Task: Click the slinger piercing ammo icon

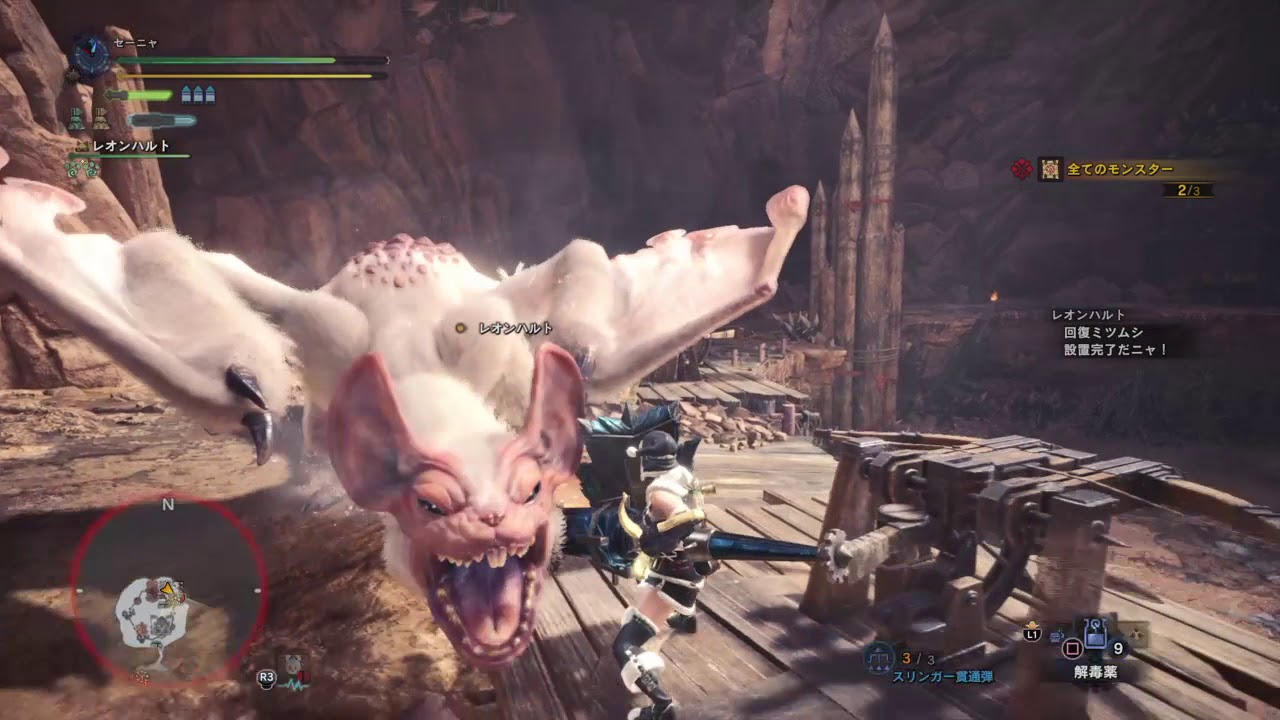Action: pyautogui.click(x=879, y=657)
